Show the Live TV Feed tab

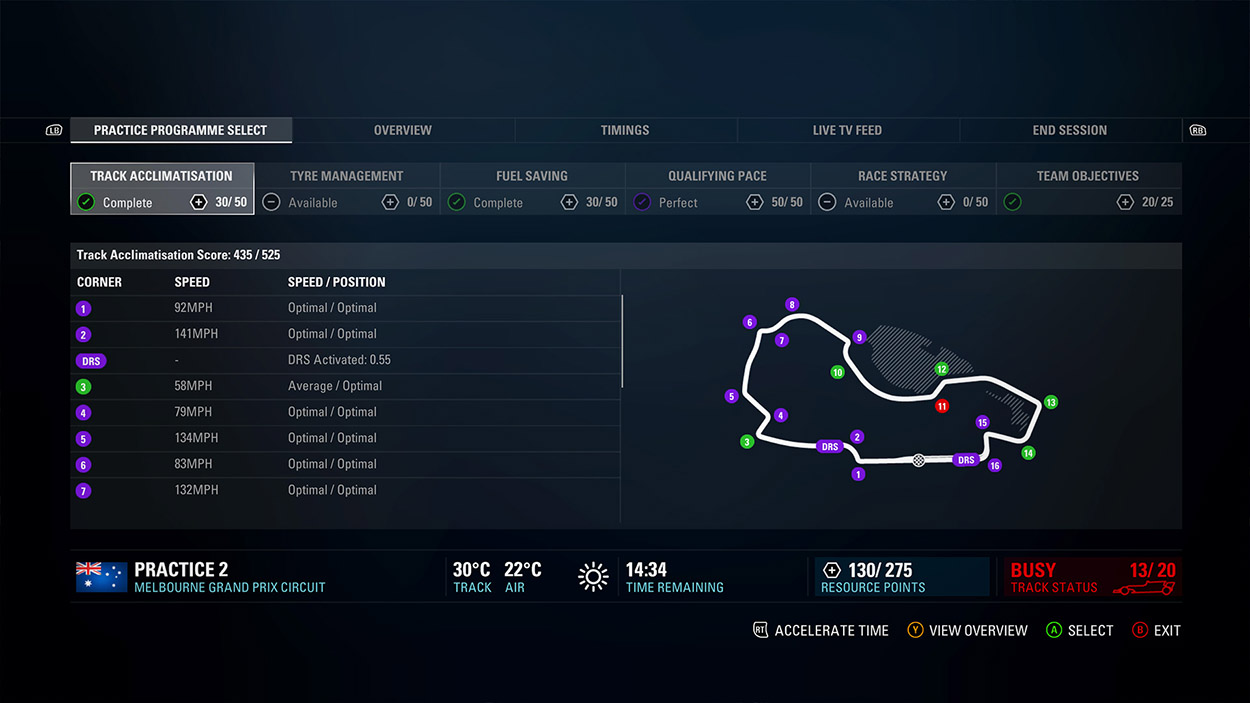847,130
